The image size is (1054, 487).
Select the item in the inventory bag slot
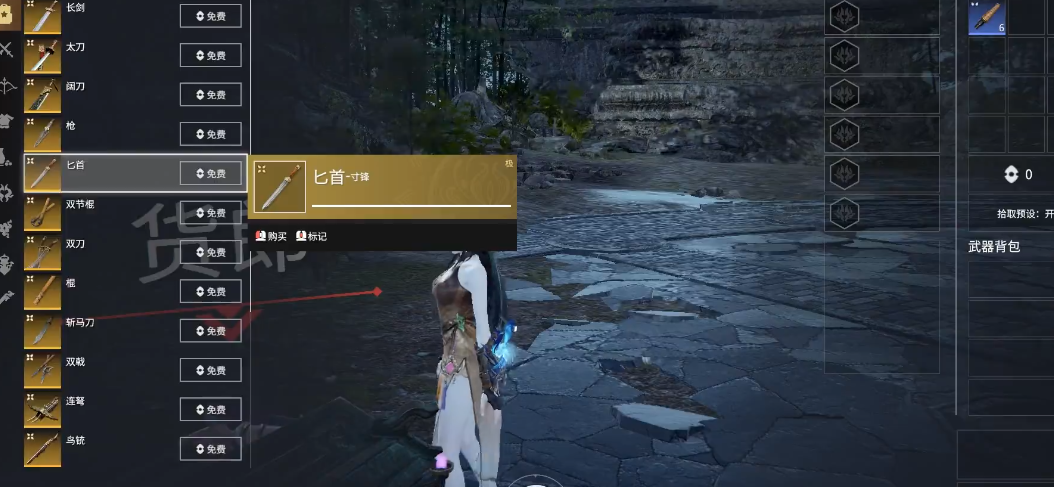point(986,17)
